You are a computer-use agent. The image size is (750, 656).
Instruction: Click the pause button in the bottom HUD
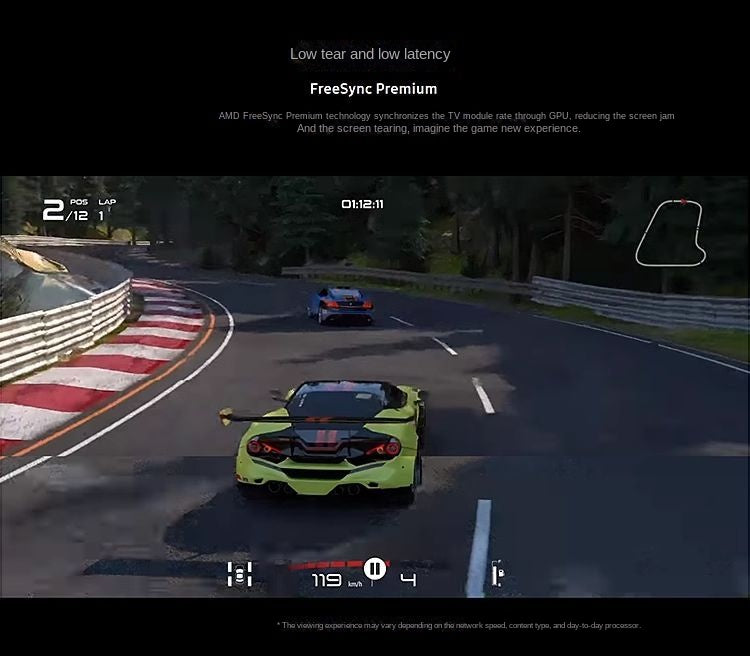click(375, 569)
